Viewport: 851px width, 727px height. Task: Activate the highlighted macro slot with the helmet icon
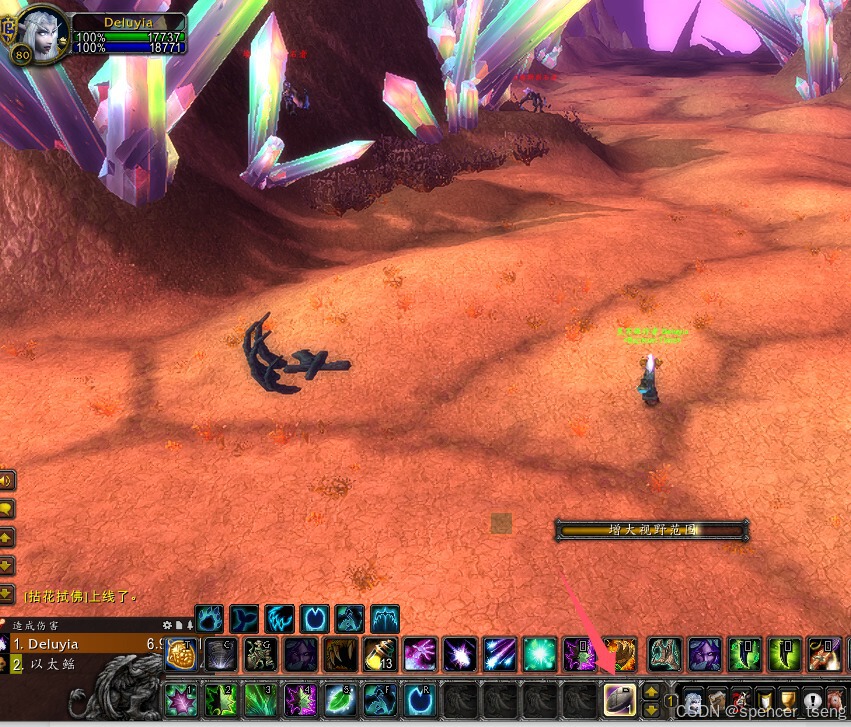coord(618,695)
